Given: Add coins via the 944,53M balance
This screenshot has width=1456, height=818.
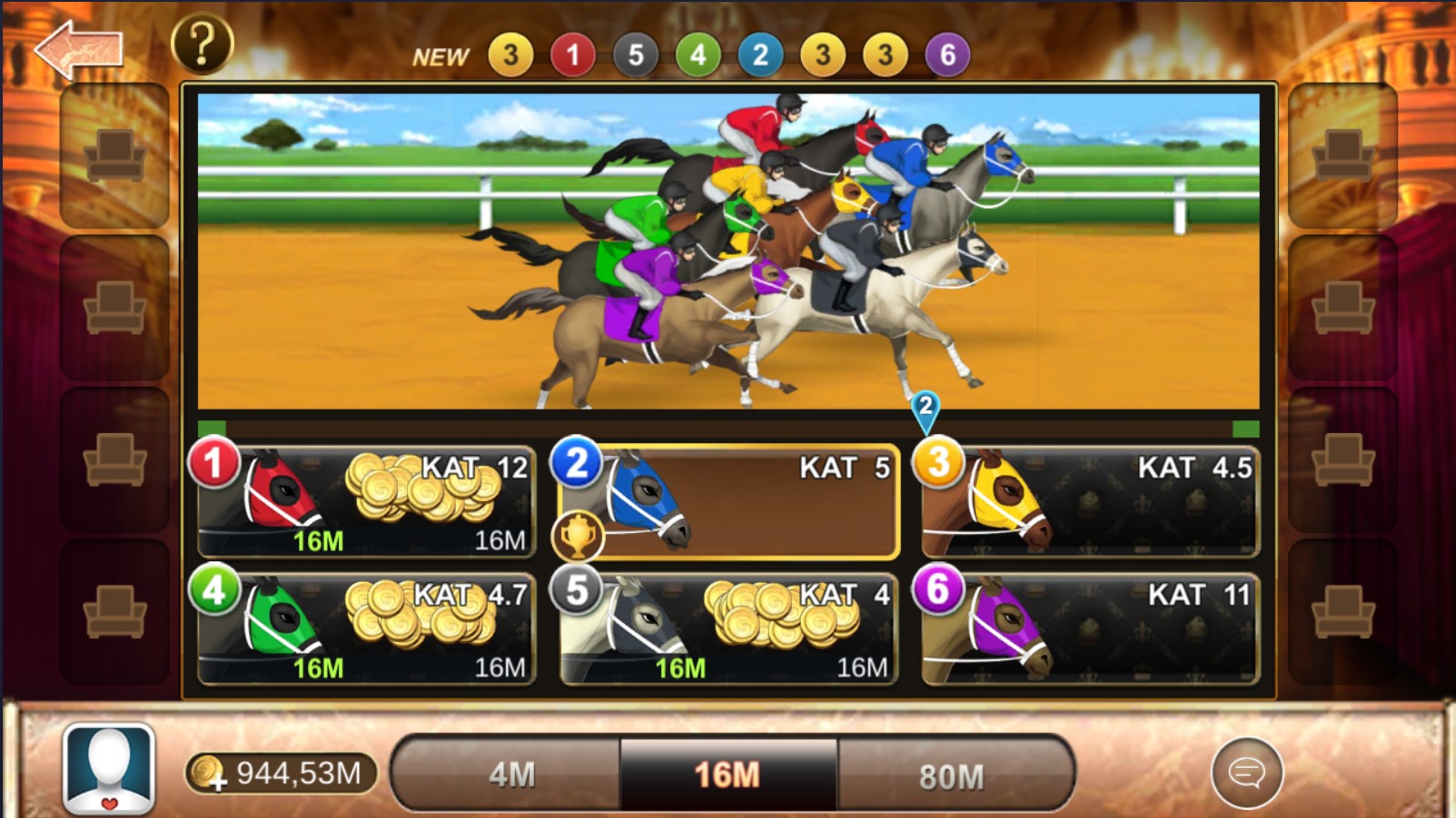Looking at the screenshot, I should click(x=282, y=774).
